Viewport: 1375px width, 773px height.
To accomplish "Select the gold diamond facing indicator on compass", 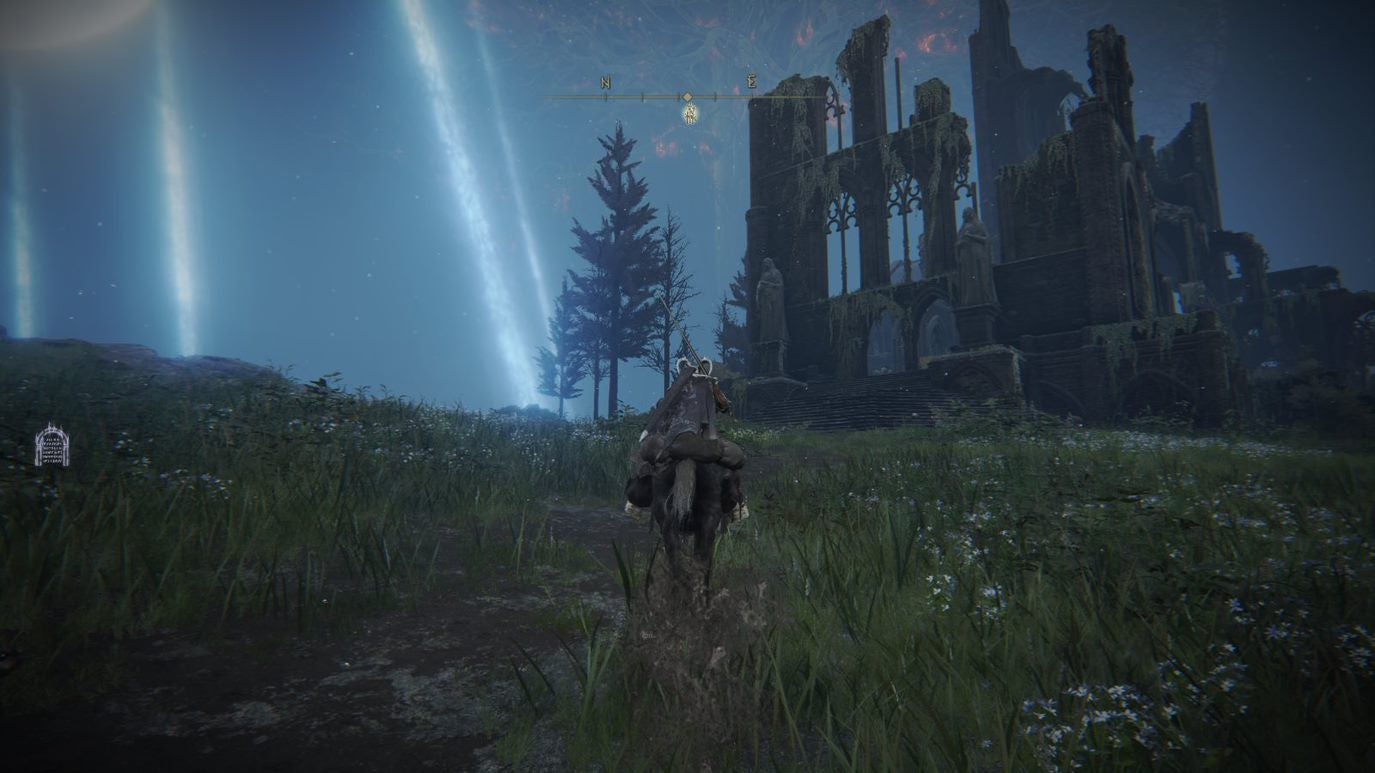I will (x=687, y=97).
